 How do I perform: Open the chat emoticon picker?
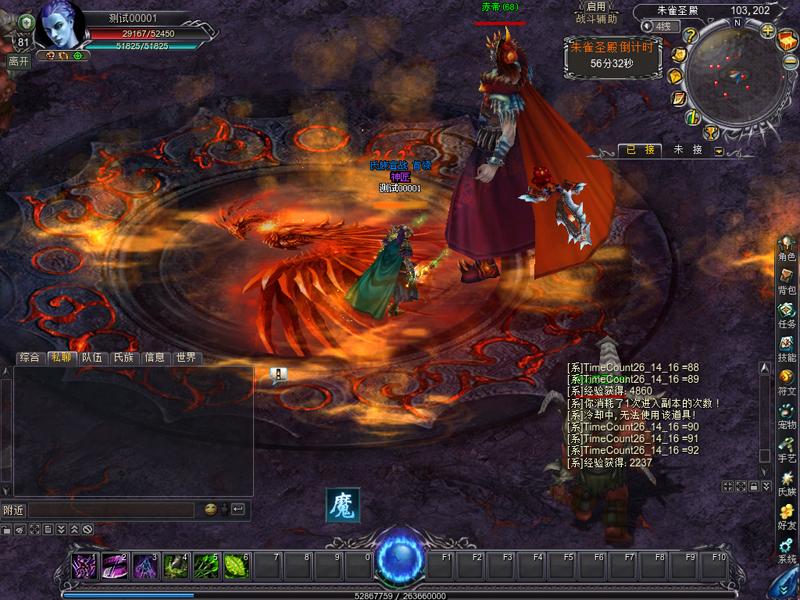click(x=211, y=509)
